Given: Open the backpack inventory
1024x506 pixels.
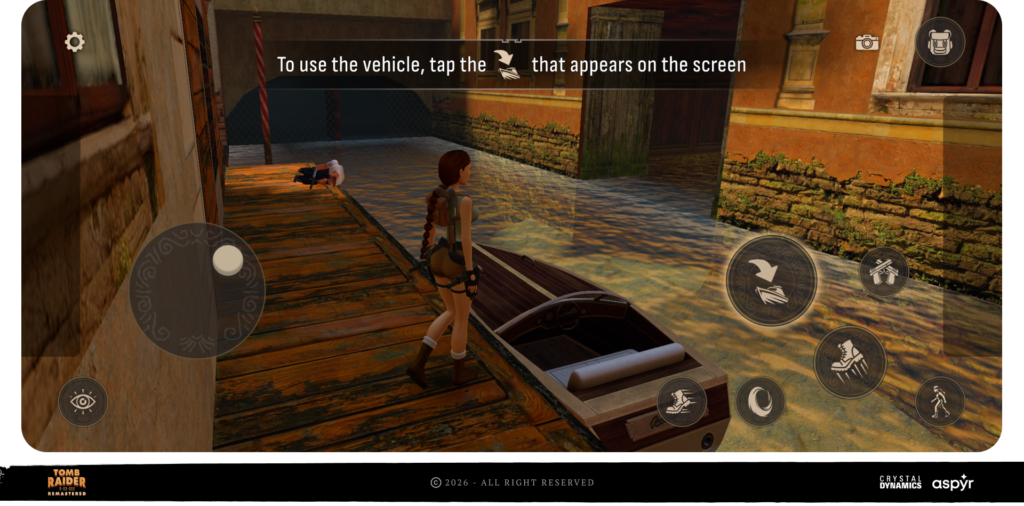Looking at the screenshot, I should click(x=940, y=42).
